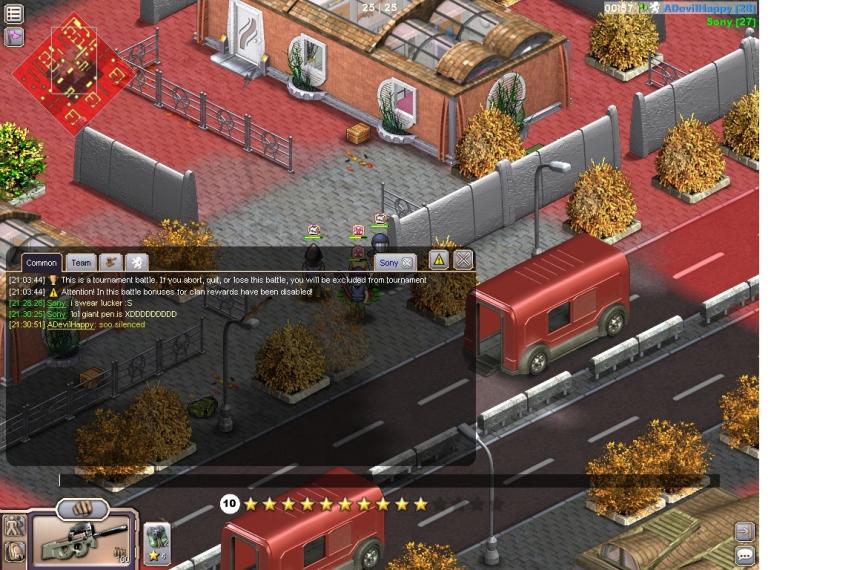
Task: Click ADevilHappy's name in the chat log
Action: click(x=69, y=325)
